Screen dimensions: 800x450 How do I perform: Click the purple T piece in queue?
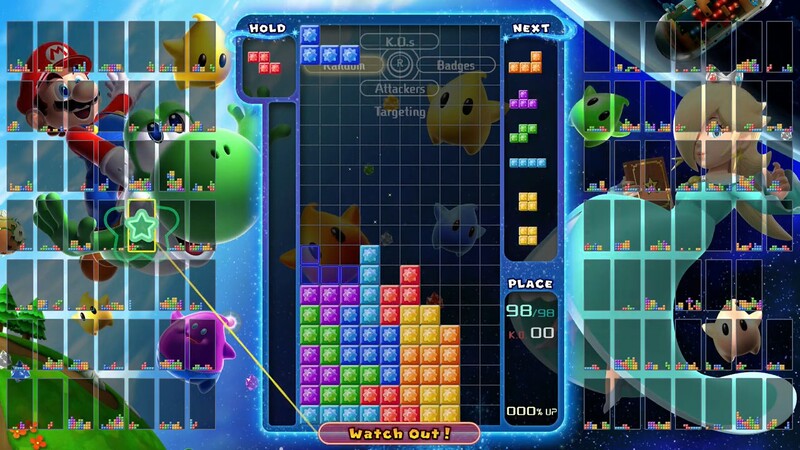point(523,98)
